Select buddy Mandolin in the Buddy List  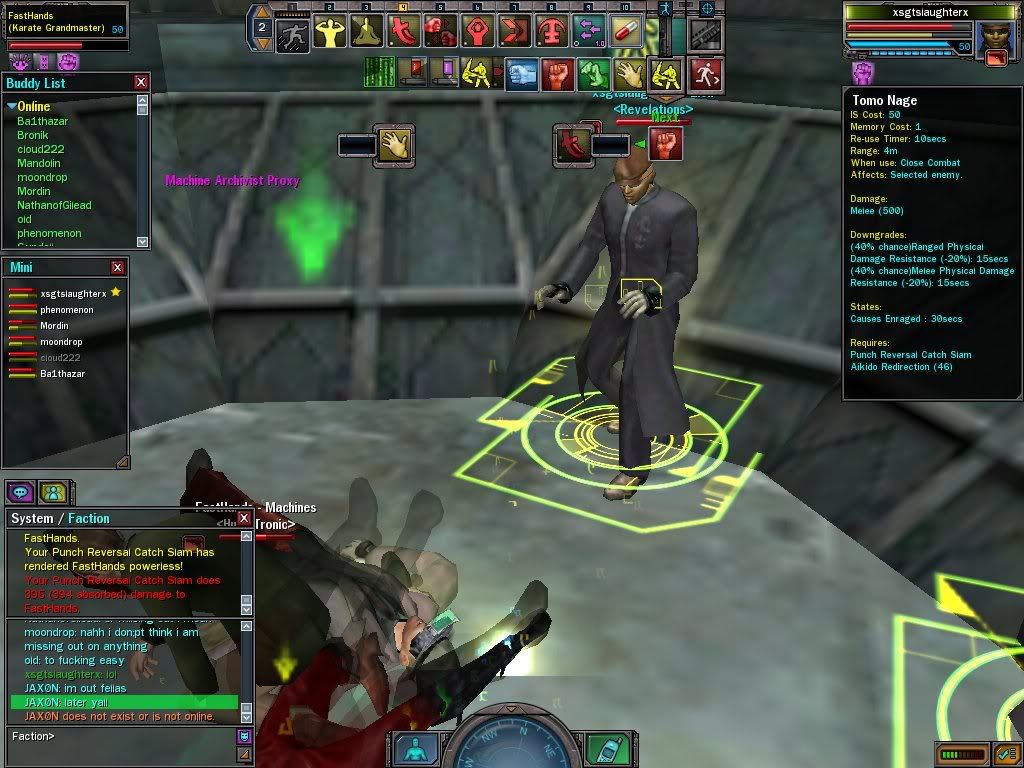pos(39,163)
